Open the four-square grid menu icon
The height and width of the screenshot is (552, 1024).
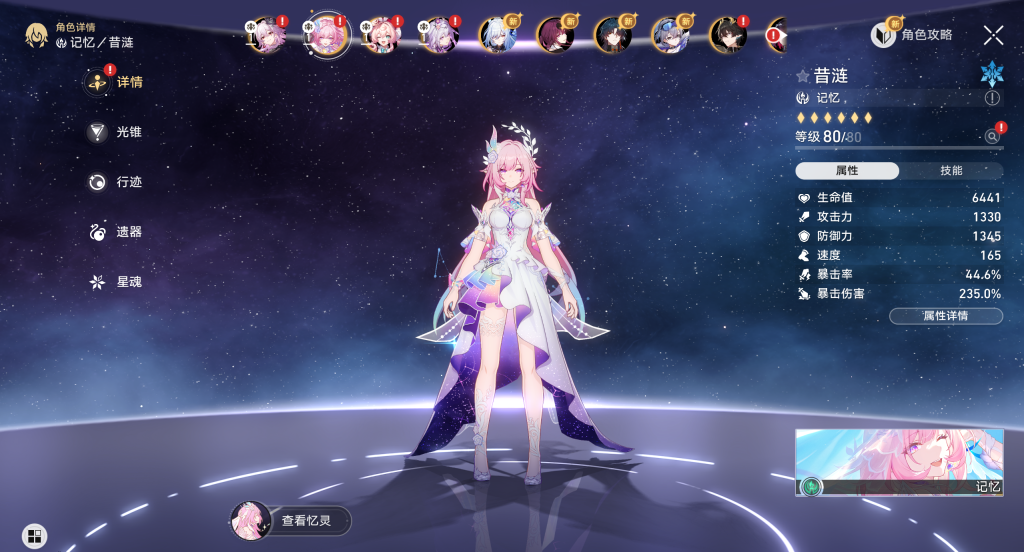point(34,536)
